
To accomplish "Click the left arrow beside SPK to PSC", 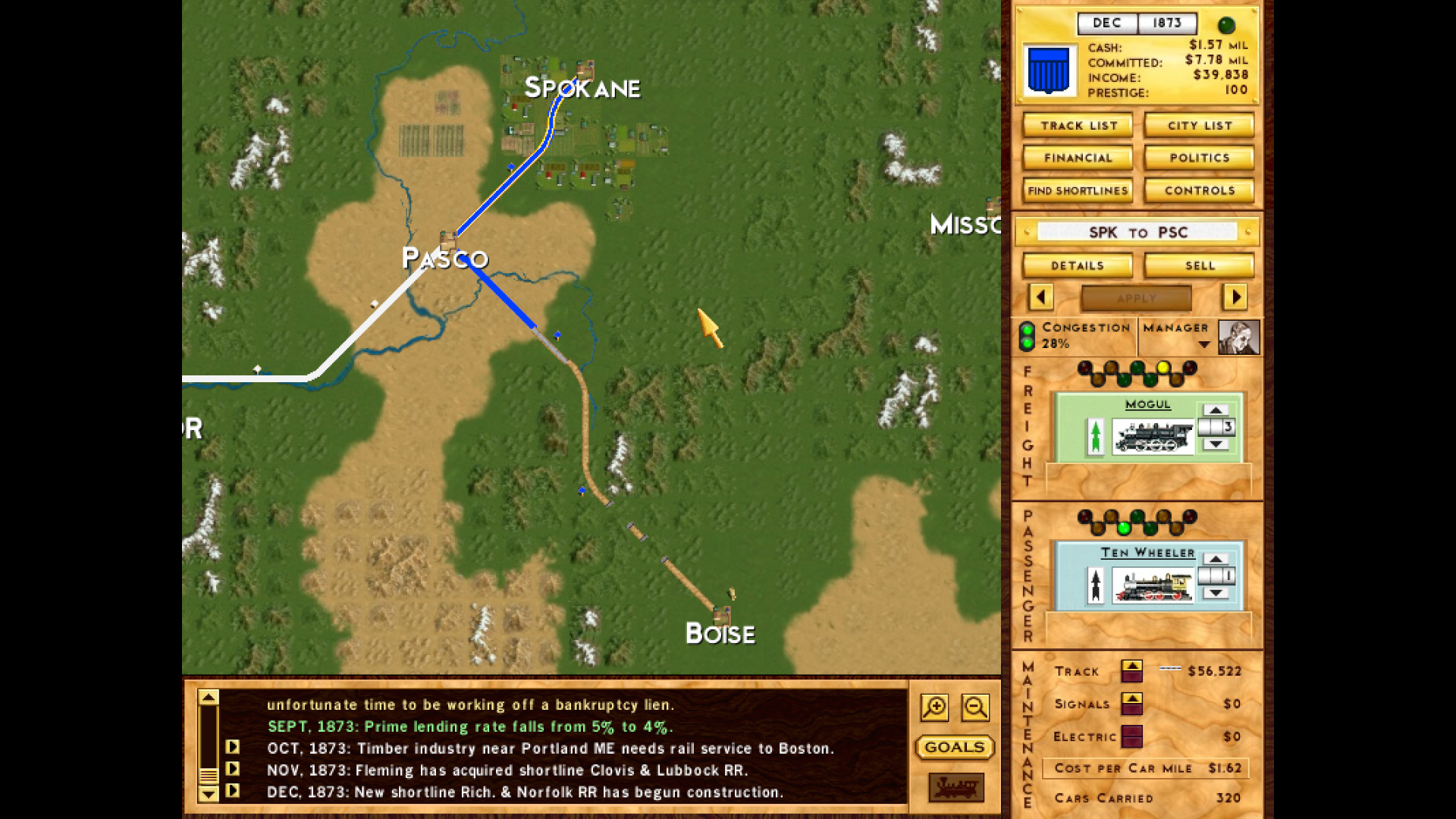I will tap(1040, 298).
